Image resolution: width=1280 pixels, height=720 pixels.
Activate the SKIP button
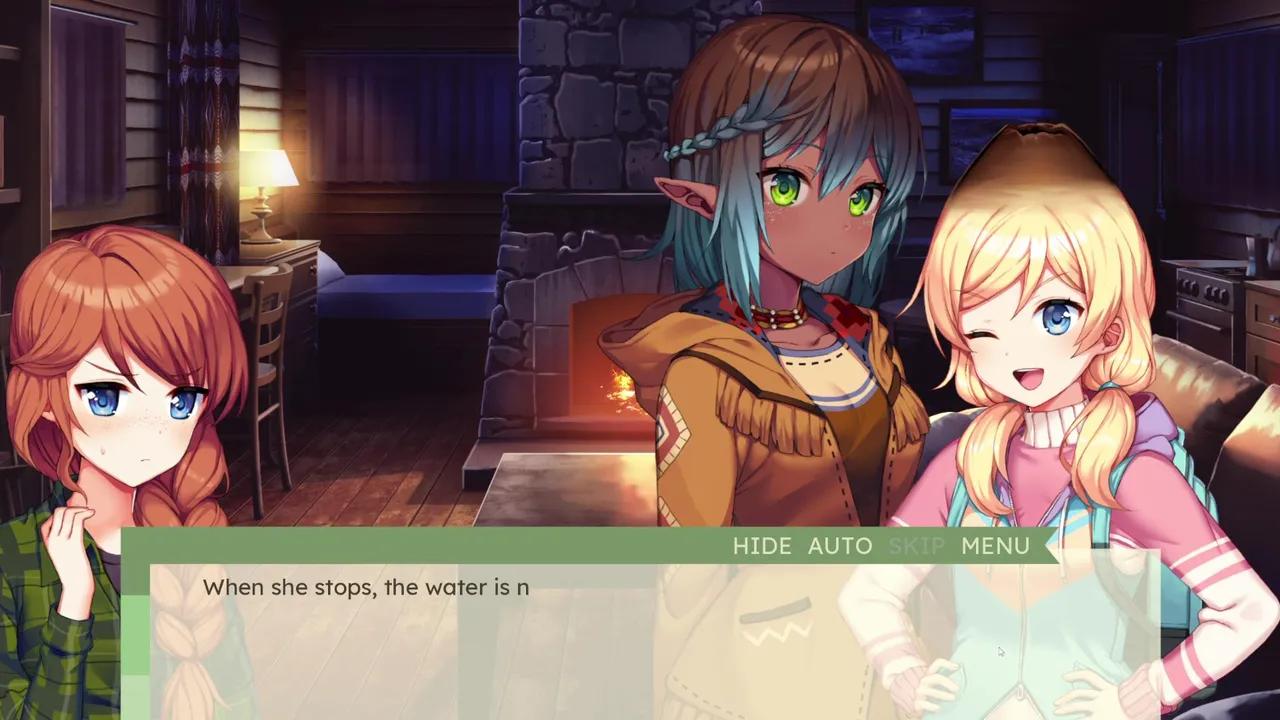[x=916, y=546]
